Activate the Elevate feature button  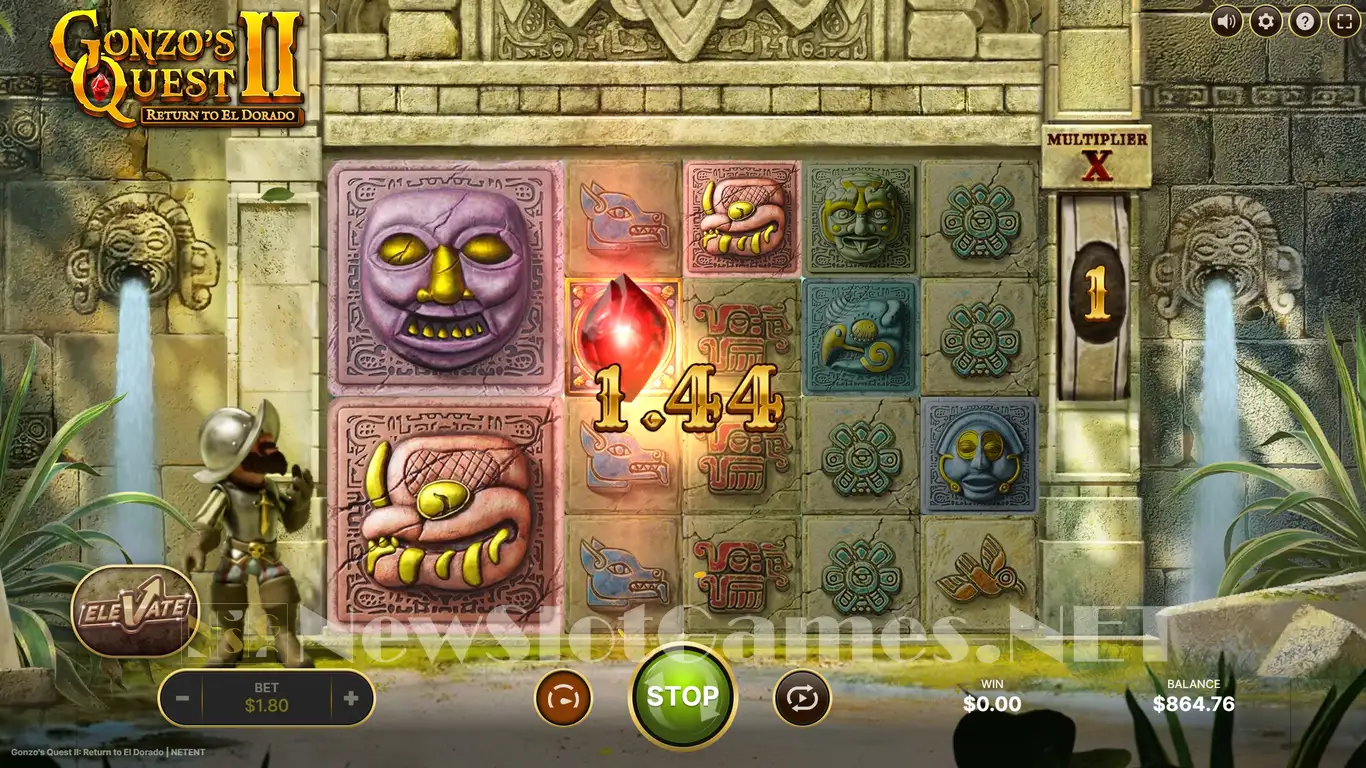[x=135, y=611]
